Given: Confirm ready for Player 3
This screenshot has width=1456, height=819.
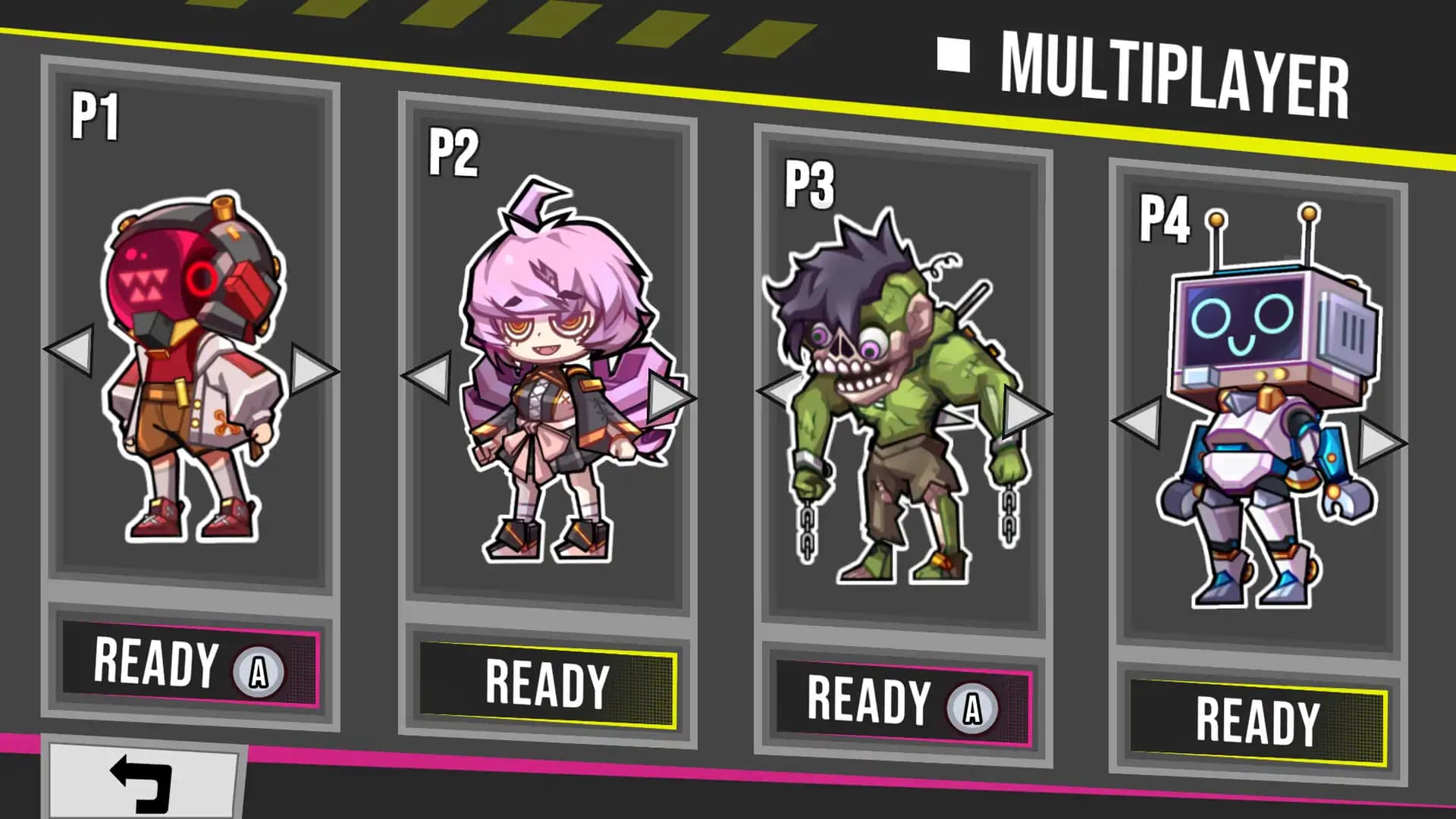Looking at the screenshot, I should coord(891,701).
